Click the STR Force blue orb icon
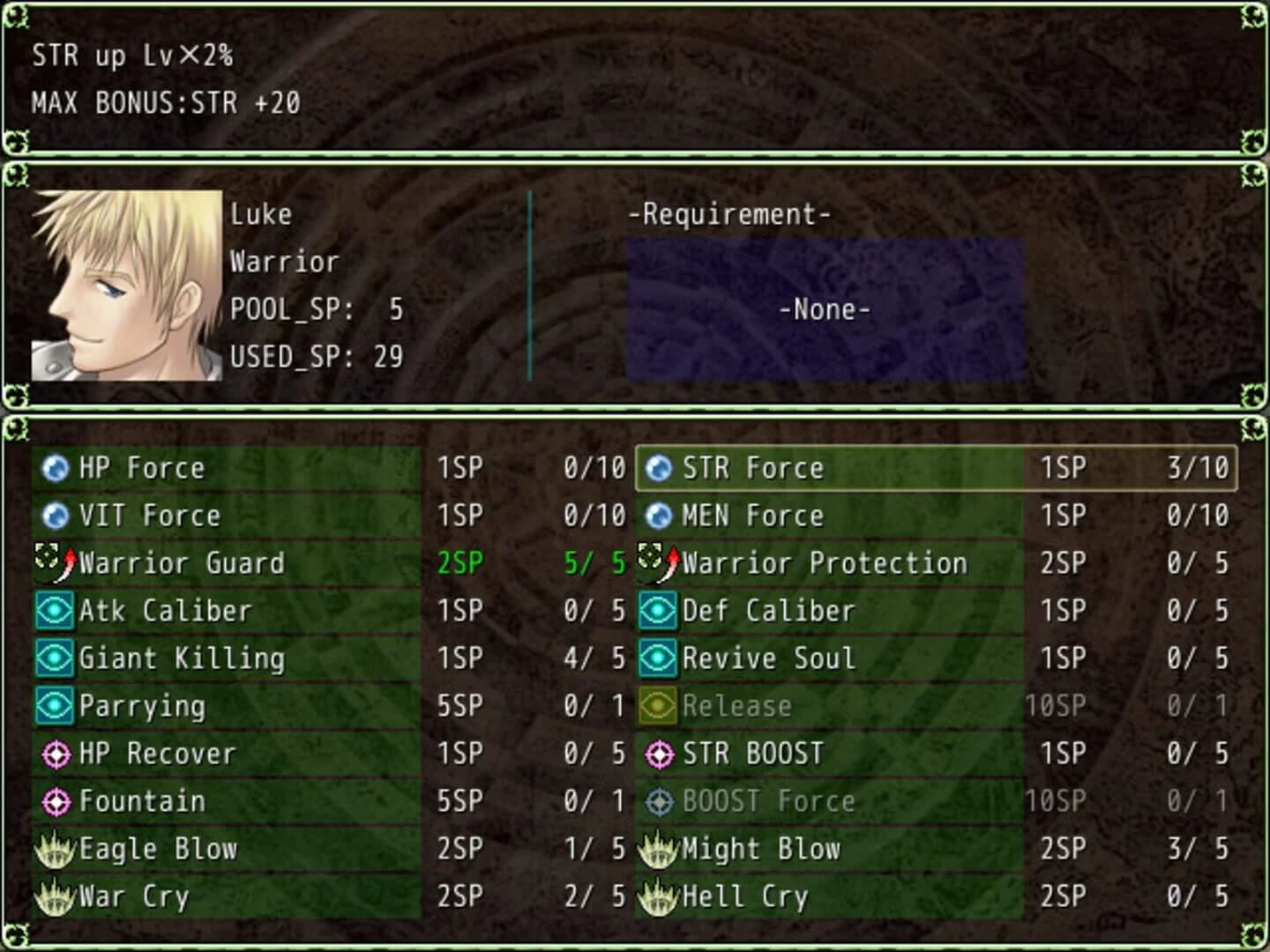Screen dimensions: 1270x952 click(x=657, y=468)
